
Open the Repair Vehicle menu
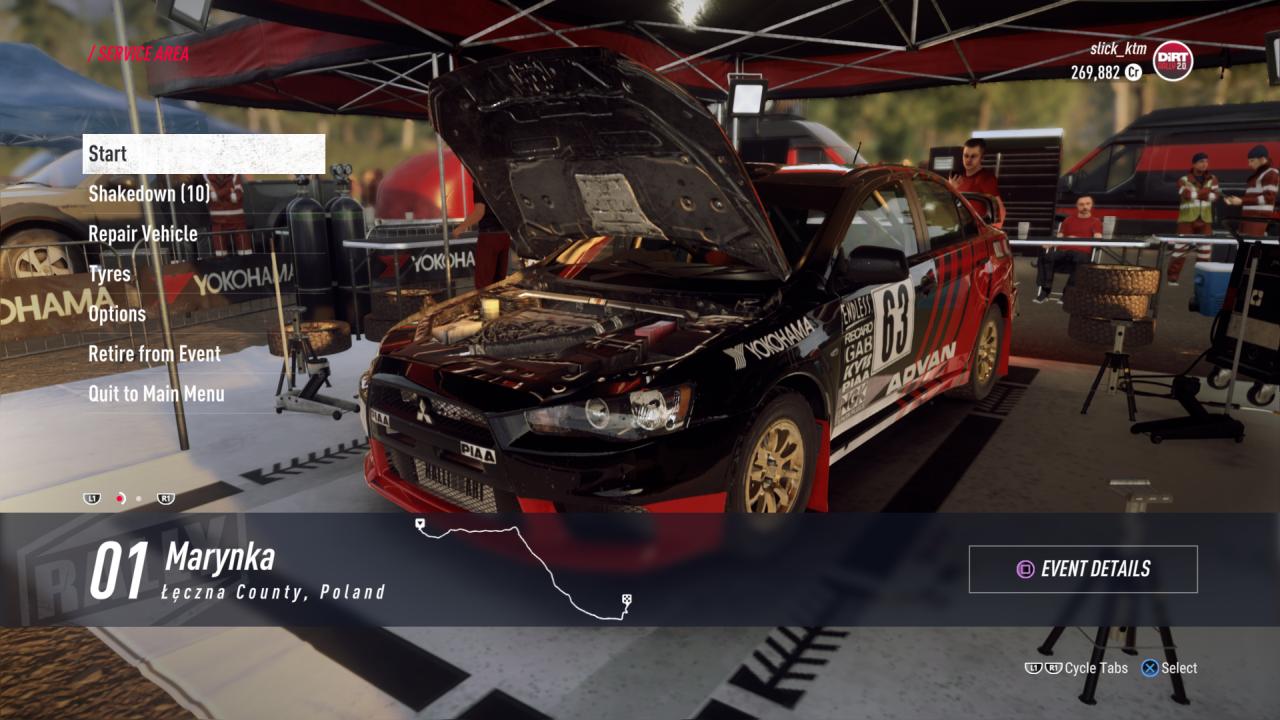click(143, 234)
